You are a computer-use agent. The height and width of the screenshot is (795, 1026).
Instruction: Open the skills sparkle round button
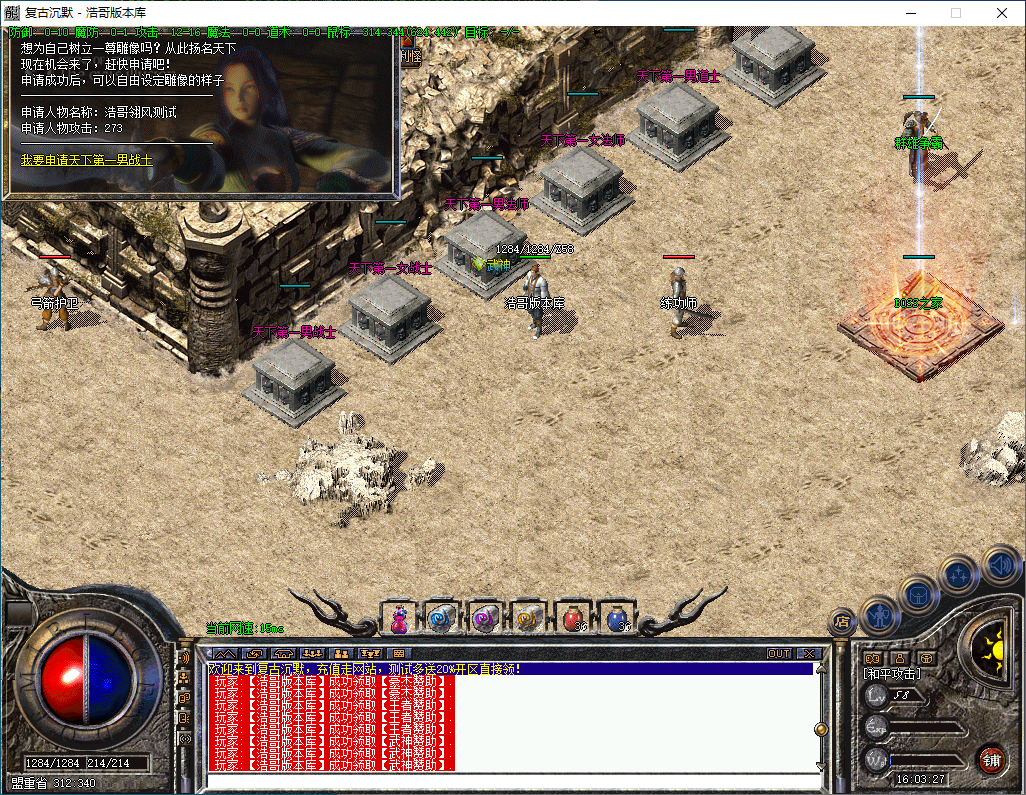pos(959,574)
